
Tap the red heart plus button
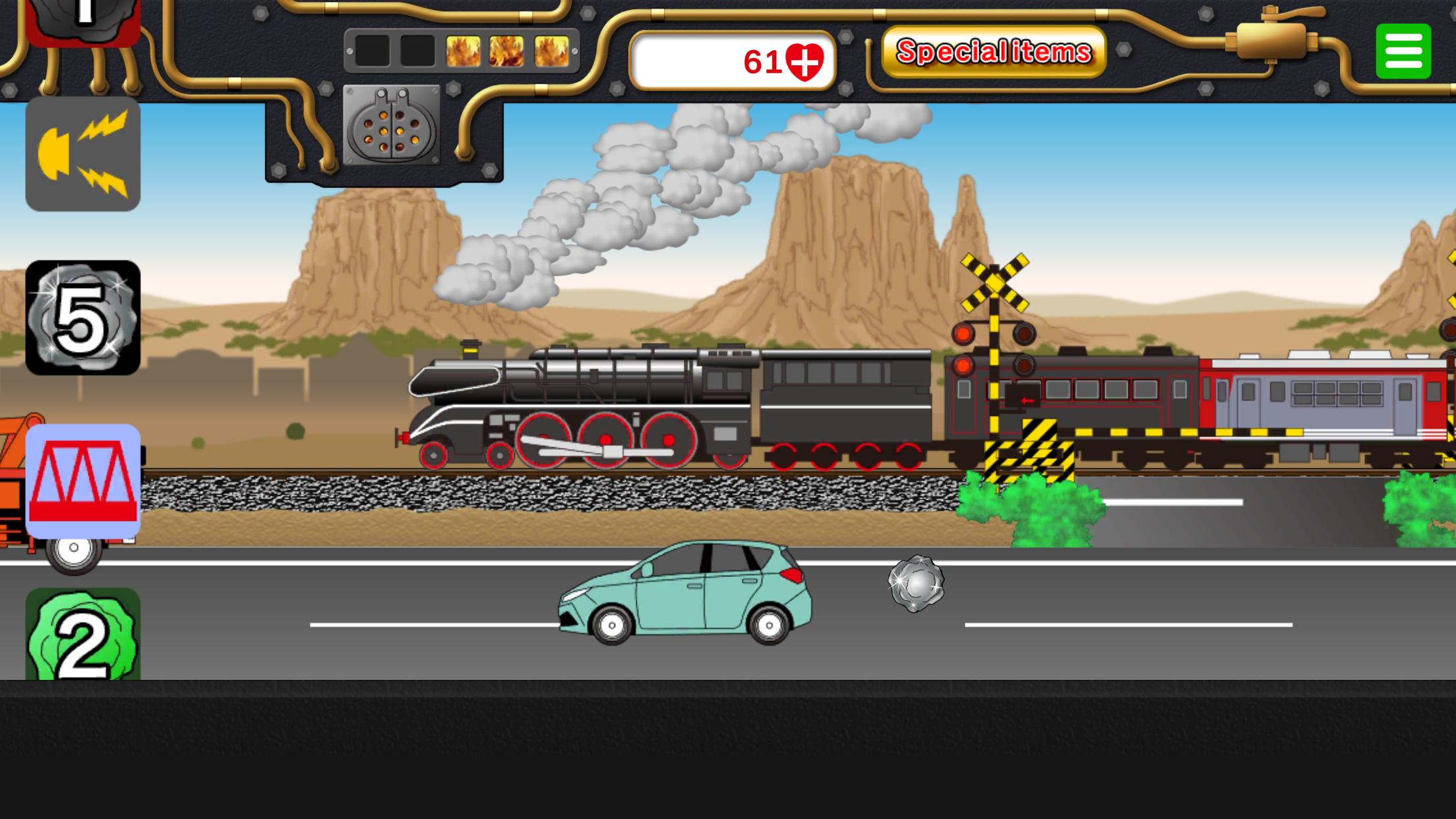(804, 61)
